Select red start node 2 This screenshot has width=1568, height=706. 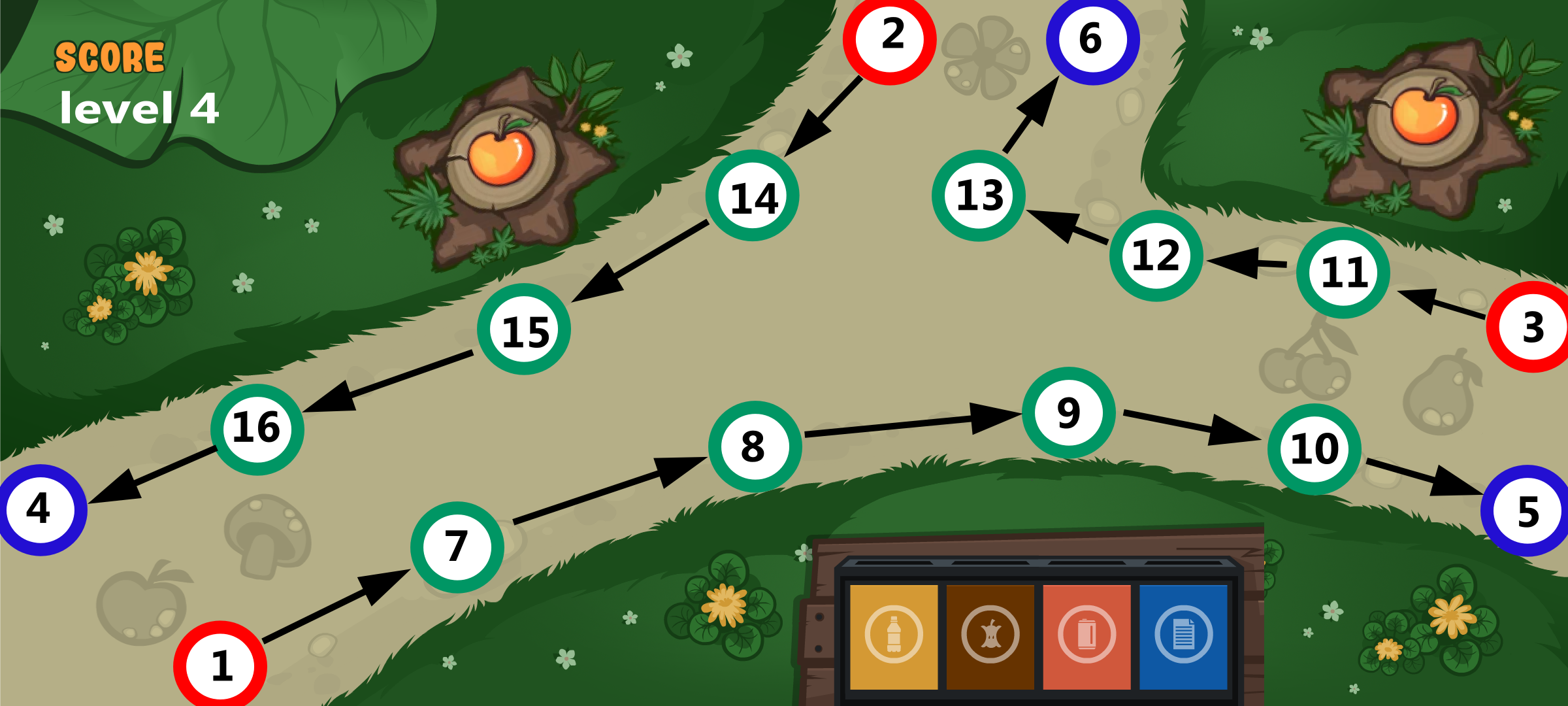pyautogui.click(x=889, y=39)
